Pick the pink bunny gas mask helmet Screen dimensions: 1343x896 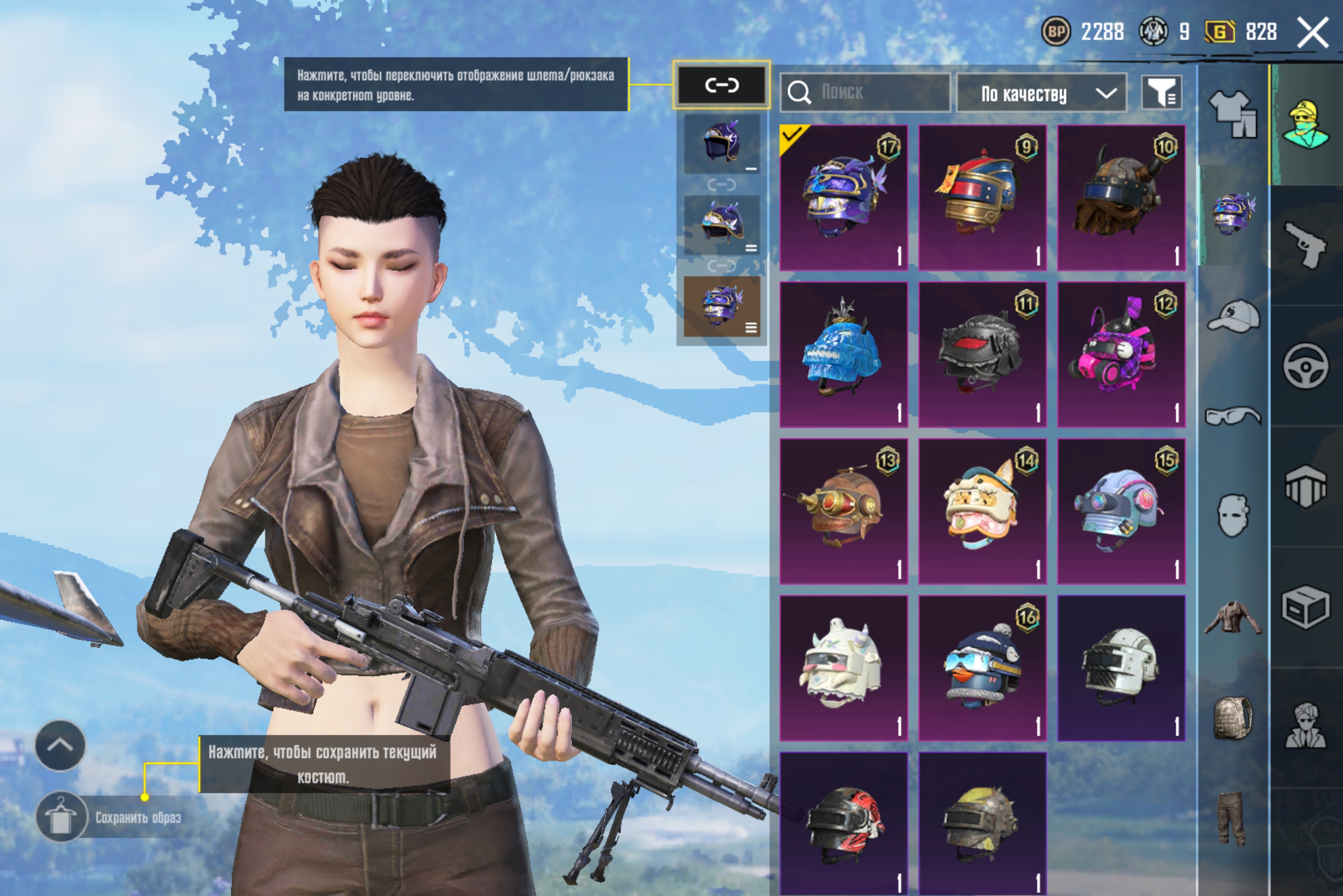point(1121,354)
